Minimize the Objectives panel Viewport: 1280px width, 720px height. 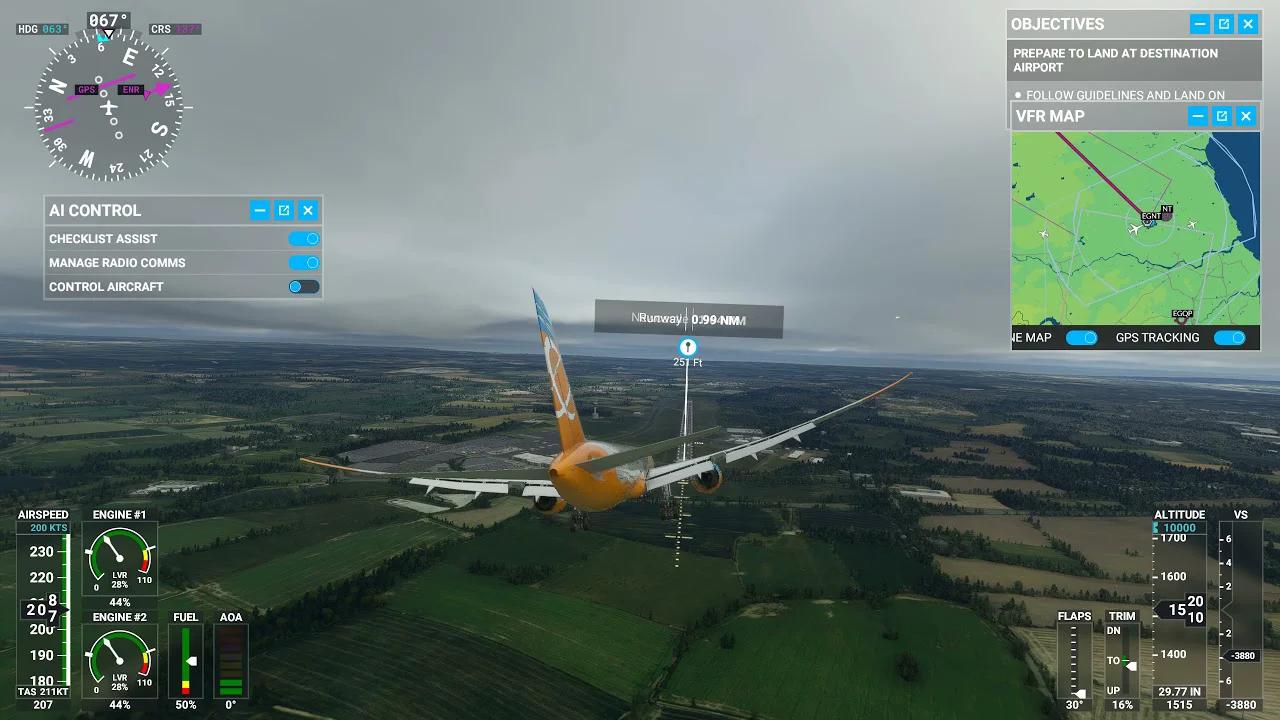(x=1198, y=24)
